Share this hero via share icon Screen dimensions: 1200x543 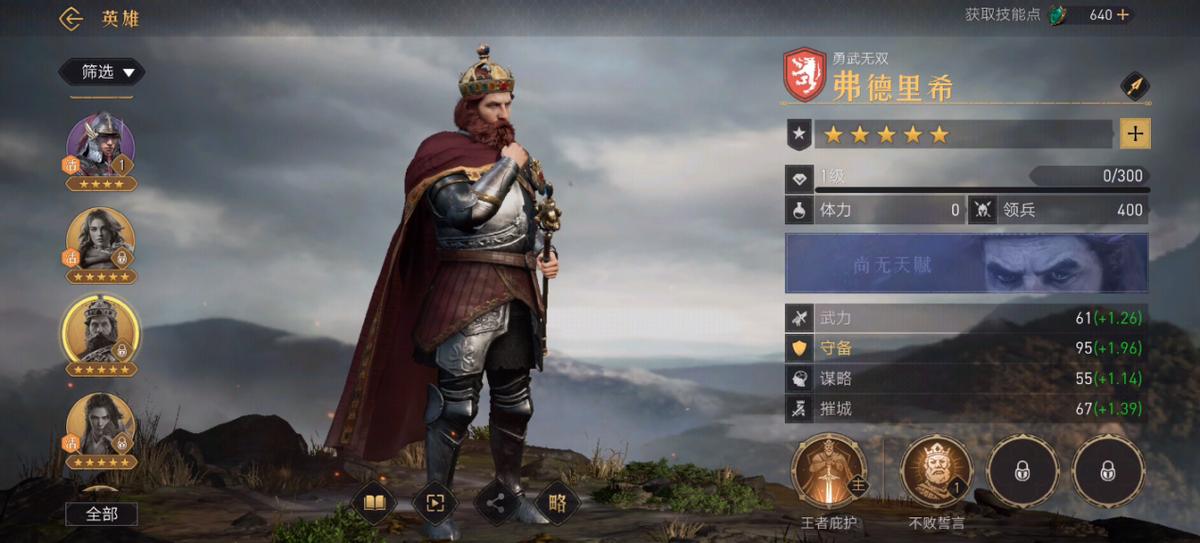[496, 502]
